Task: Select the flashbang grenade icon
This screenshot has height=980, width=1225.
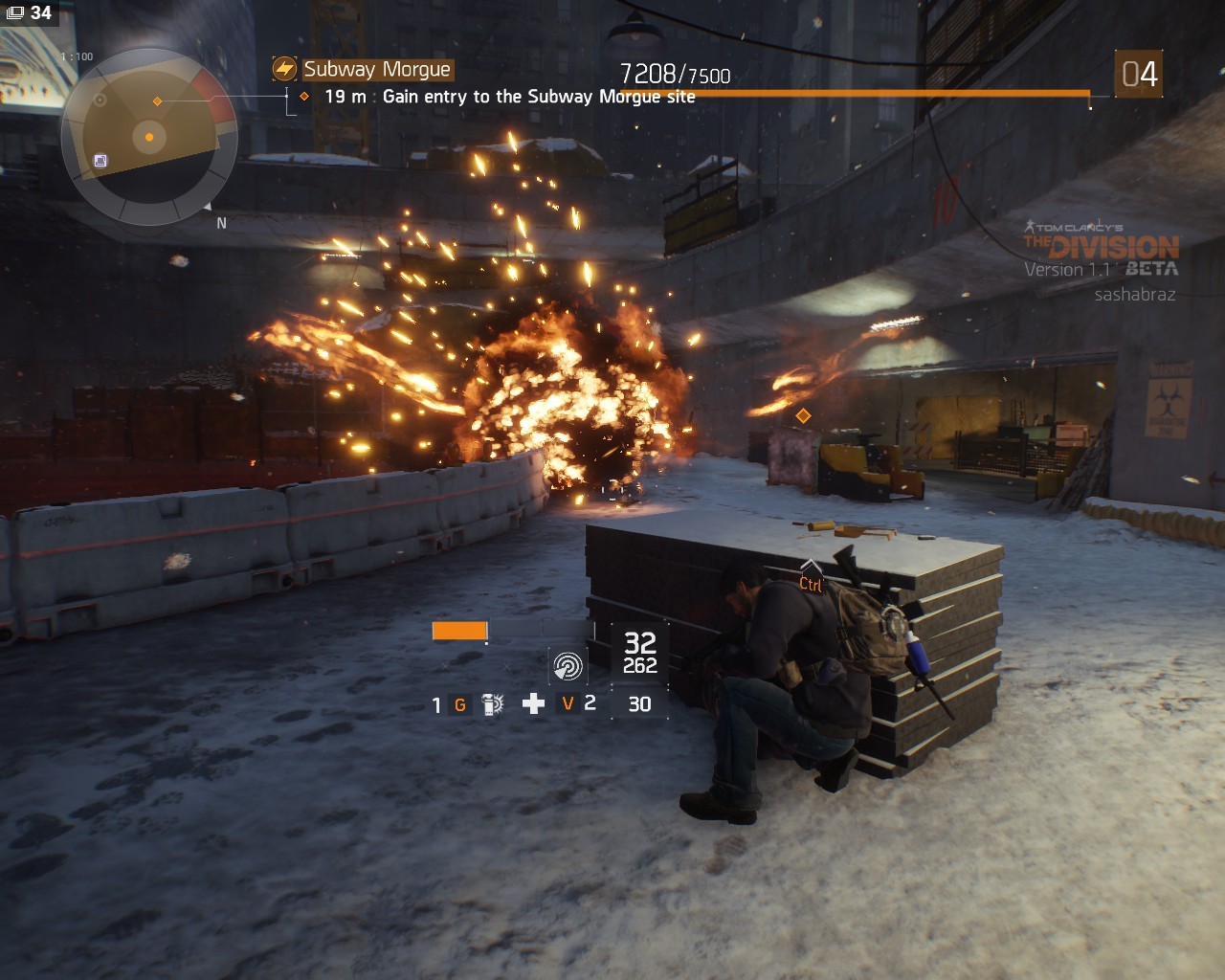Action: (492, 705)
